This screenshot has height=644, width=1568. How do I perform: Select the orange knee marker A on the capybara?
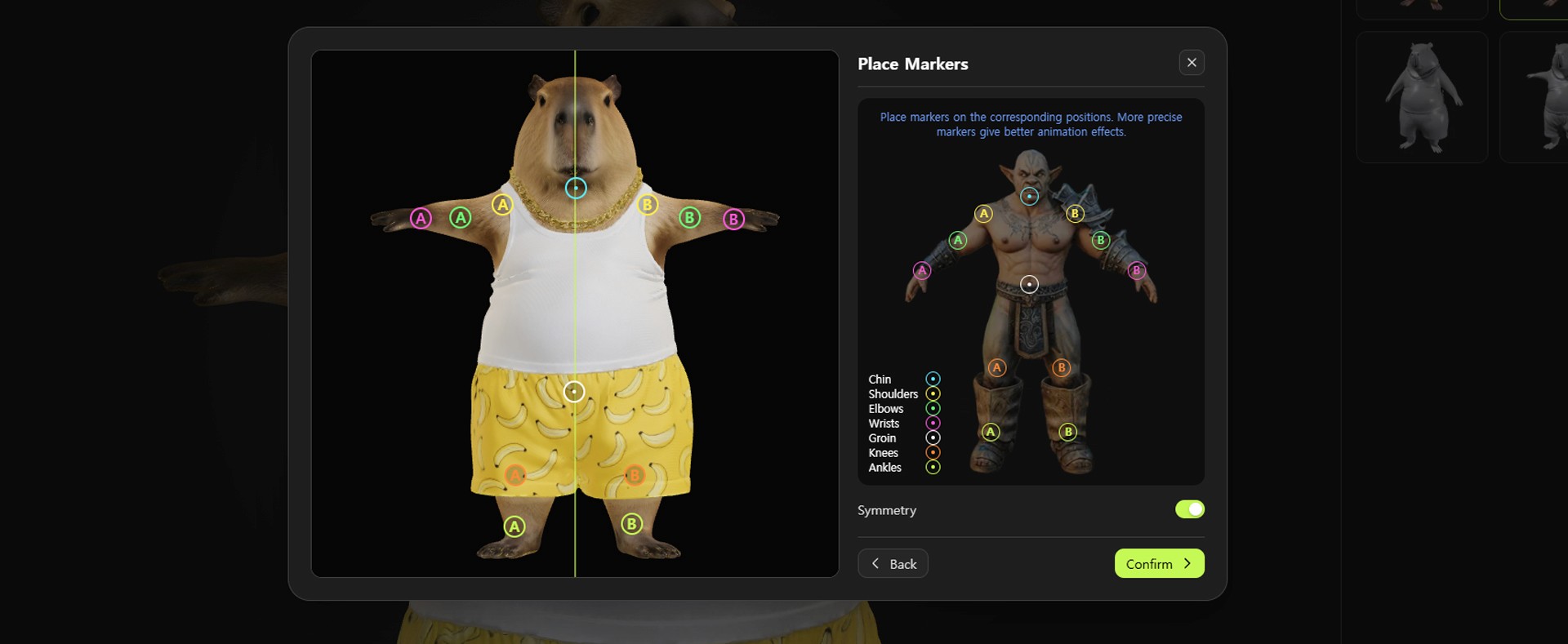pyautogui.click(x=515, y=475)
